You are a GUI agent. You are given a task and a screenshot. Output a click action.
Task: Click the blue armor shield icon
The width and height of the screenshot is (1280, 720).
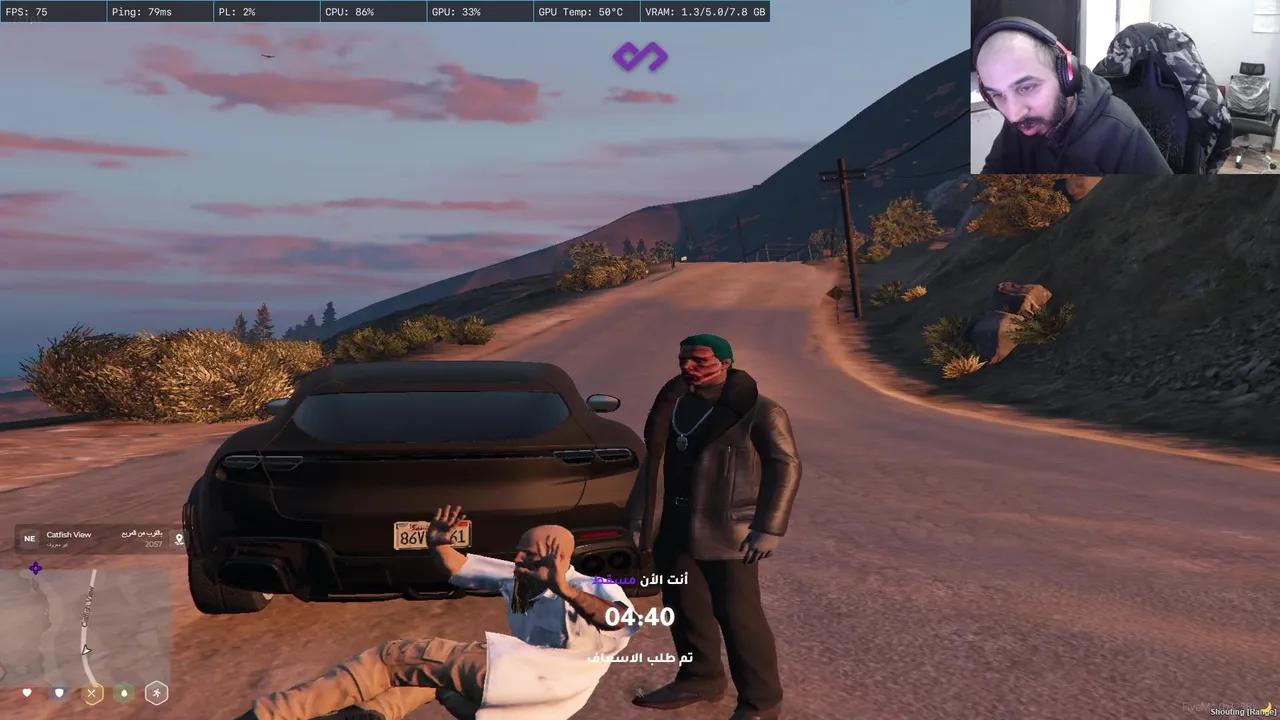coord(59,692)
